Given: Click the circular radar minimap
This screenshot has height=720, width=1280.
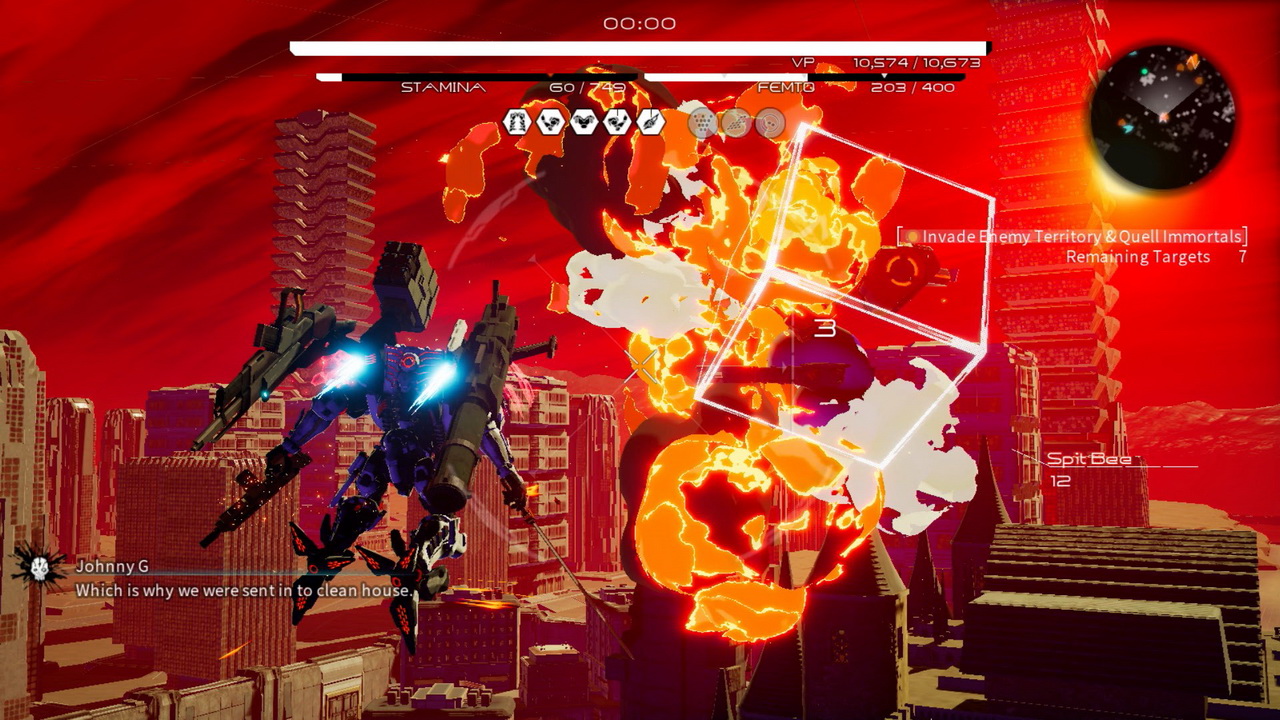Looking at the screenshot, I should tap(1163, 117).
